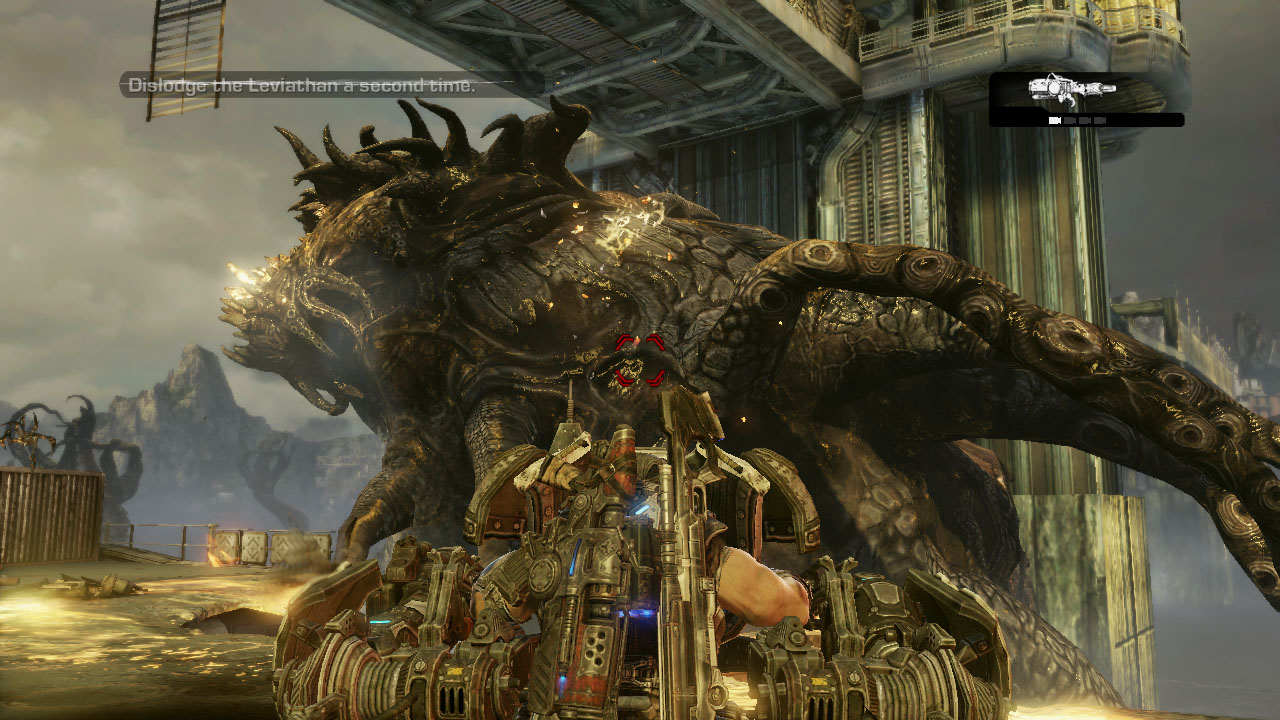1280x720 pixels.
Task: Select the equipped weapon icon
Action: 1072,91
